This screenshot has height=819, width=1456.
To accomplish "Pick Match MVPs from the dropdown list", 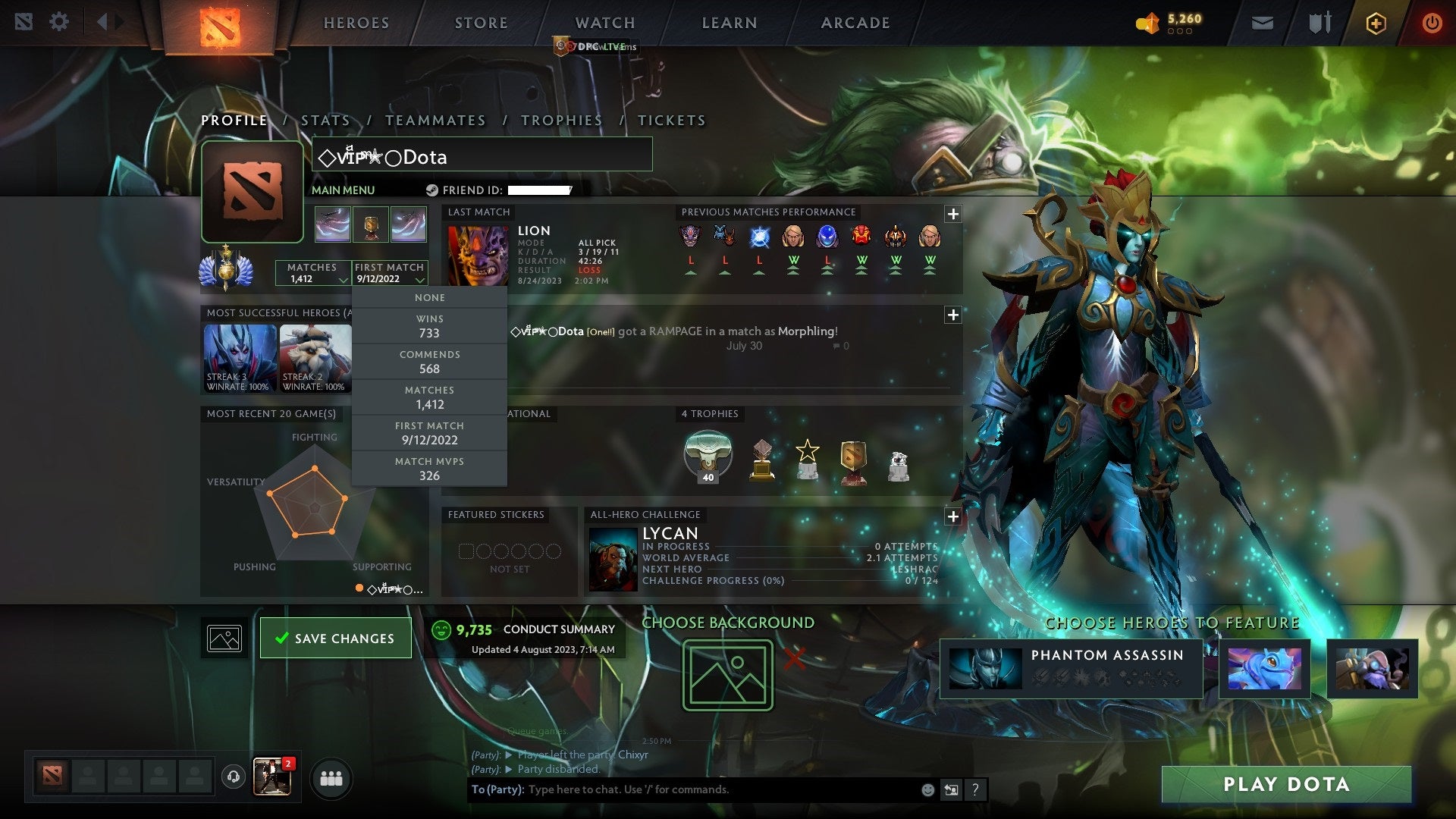I will [429, 469].
